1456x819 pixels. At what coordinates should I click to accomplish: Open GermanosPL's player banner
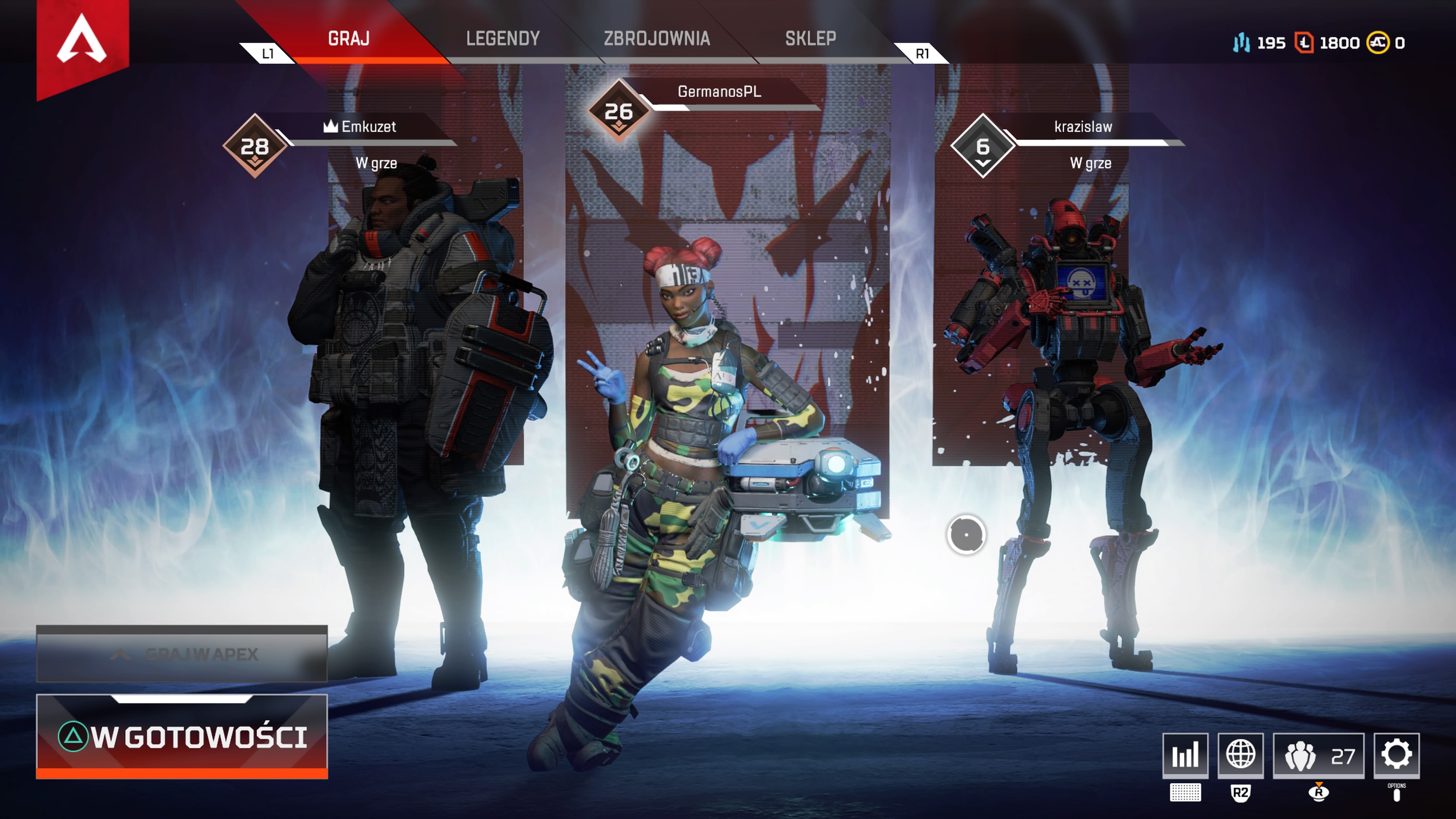click(x=719, y=91)
